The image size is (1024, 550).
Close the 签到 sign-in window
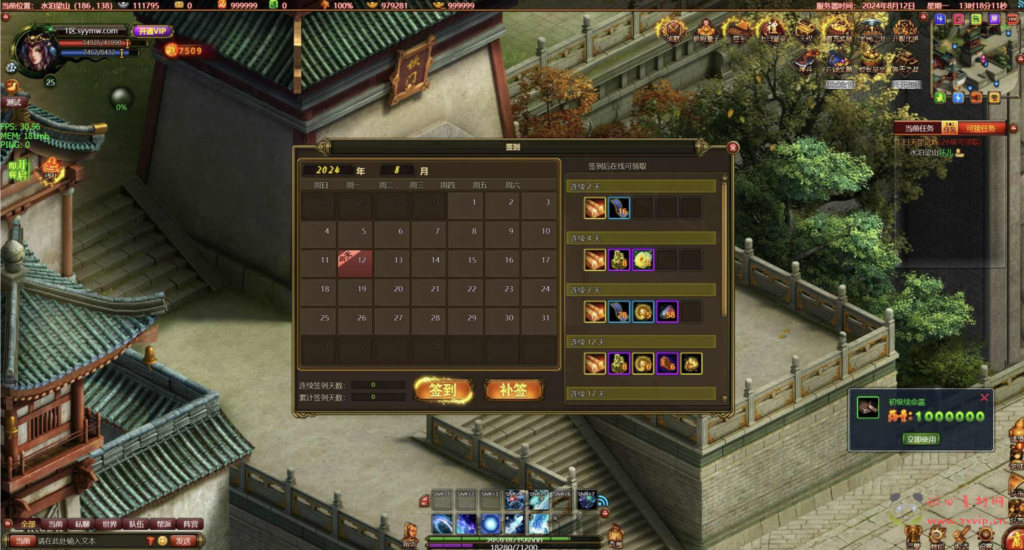(x=733, y=147)
